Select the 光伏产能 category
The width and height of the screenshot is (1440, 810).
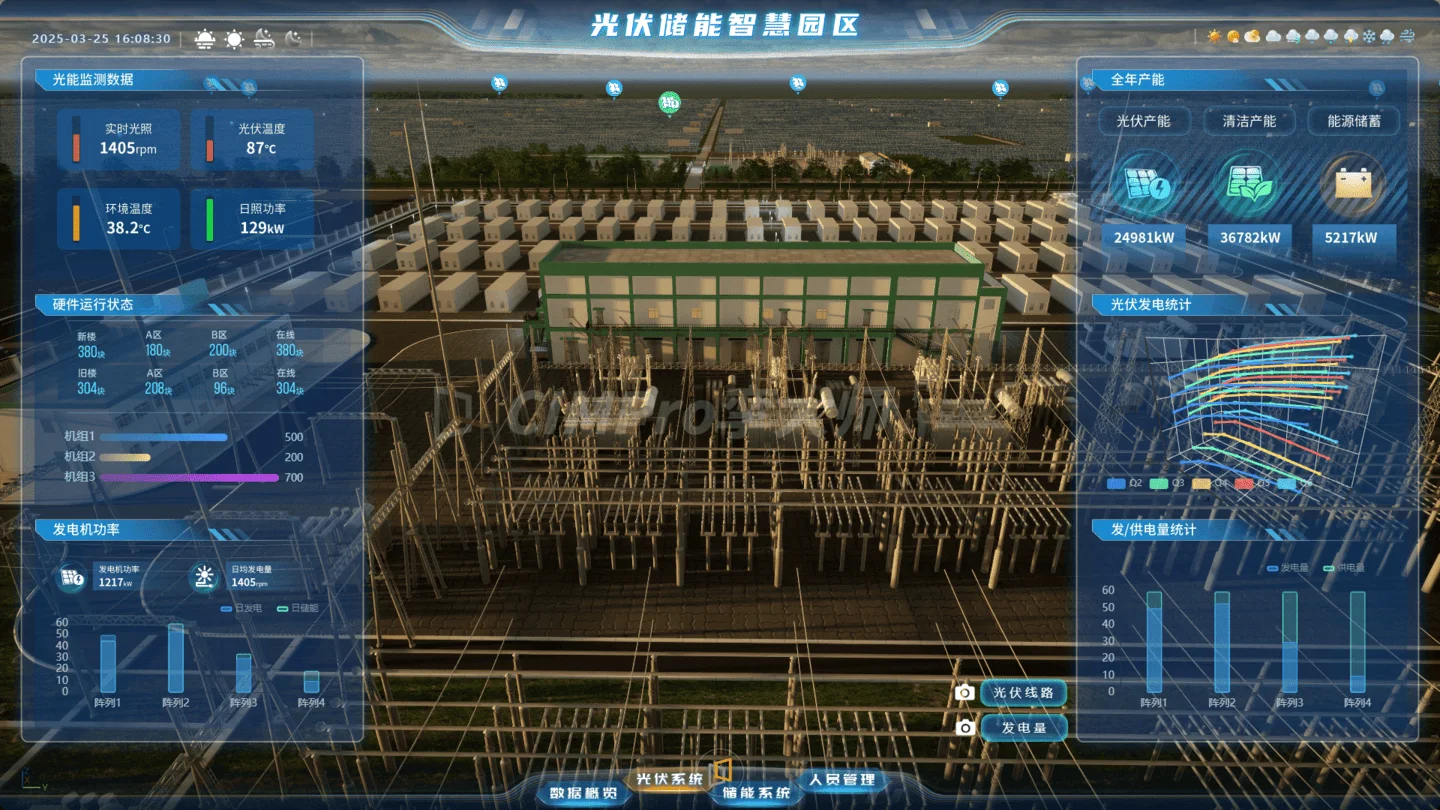pos(1142,121)
